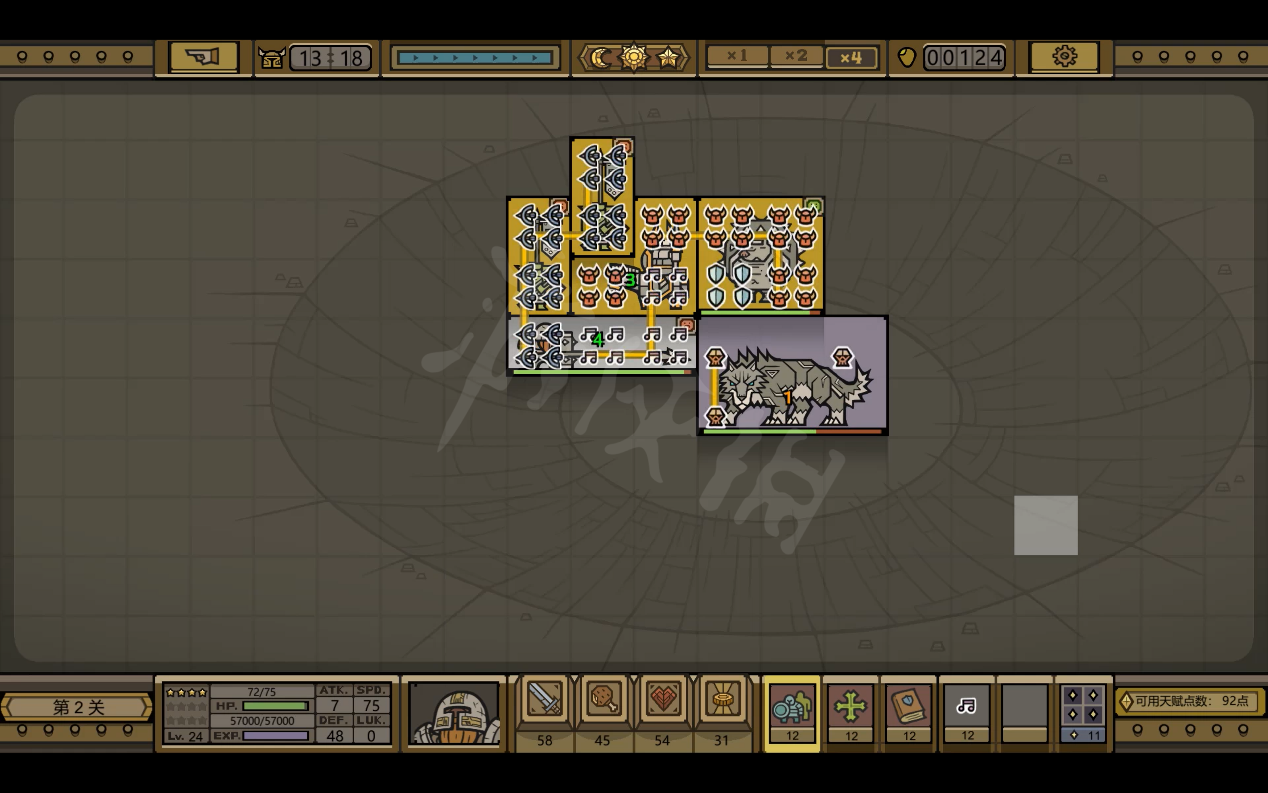The width and height of the screenshot is (1268, 793).
Task: Select the sword attack skill icon
Action: pos(545,699)
